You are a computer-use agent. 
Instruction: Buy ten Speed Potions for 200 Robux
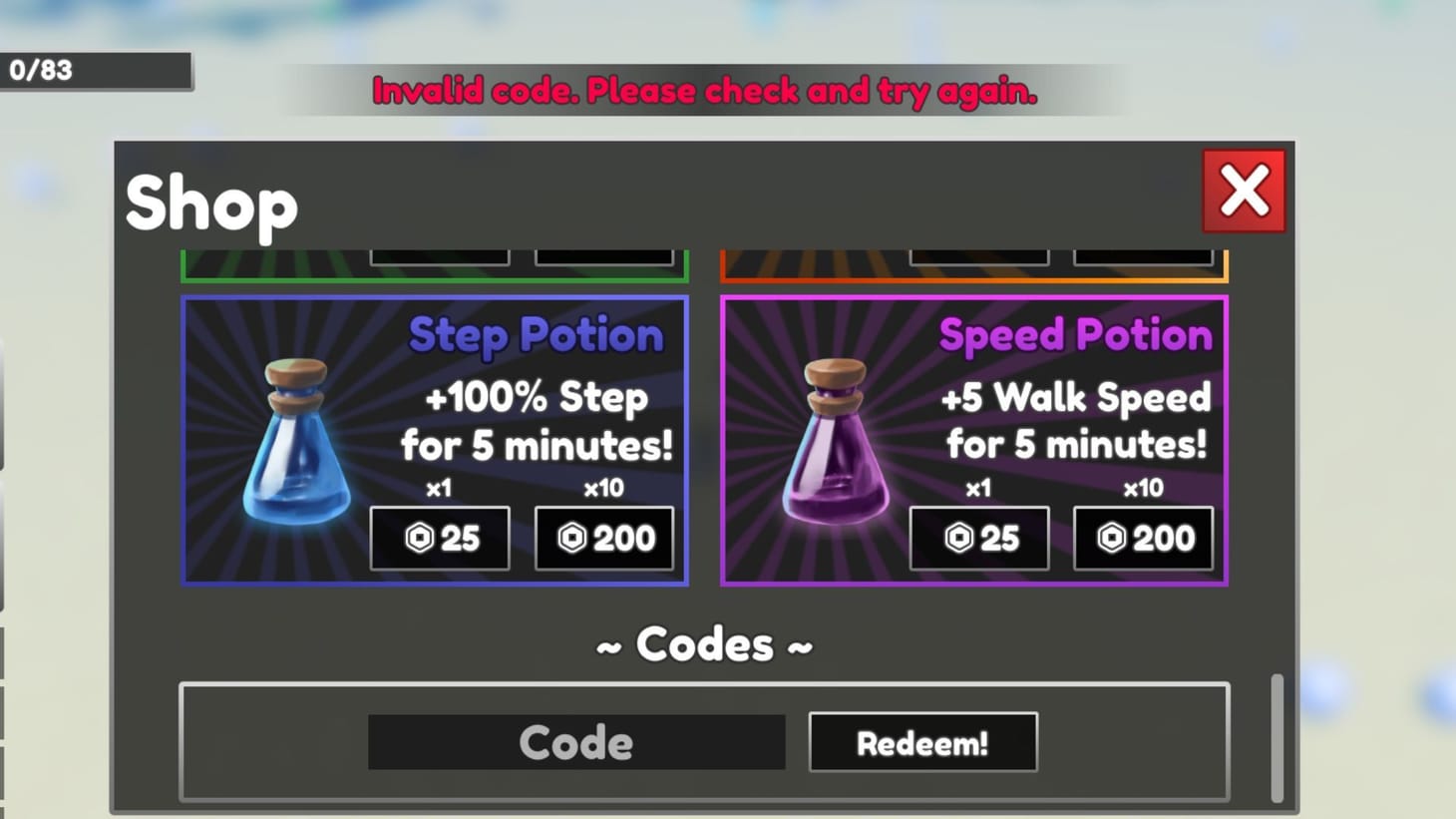[1143, 538]
